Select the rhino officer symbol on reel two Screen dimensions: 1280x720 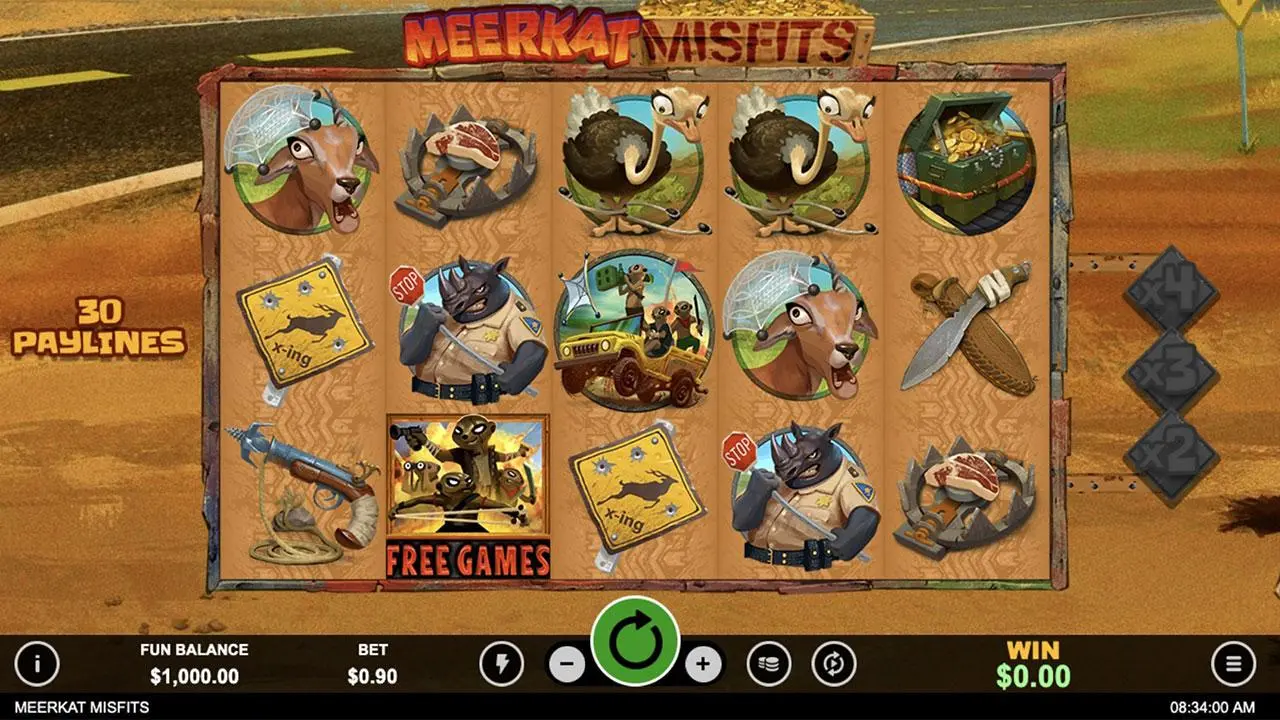466,330
